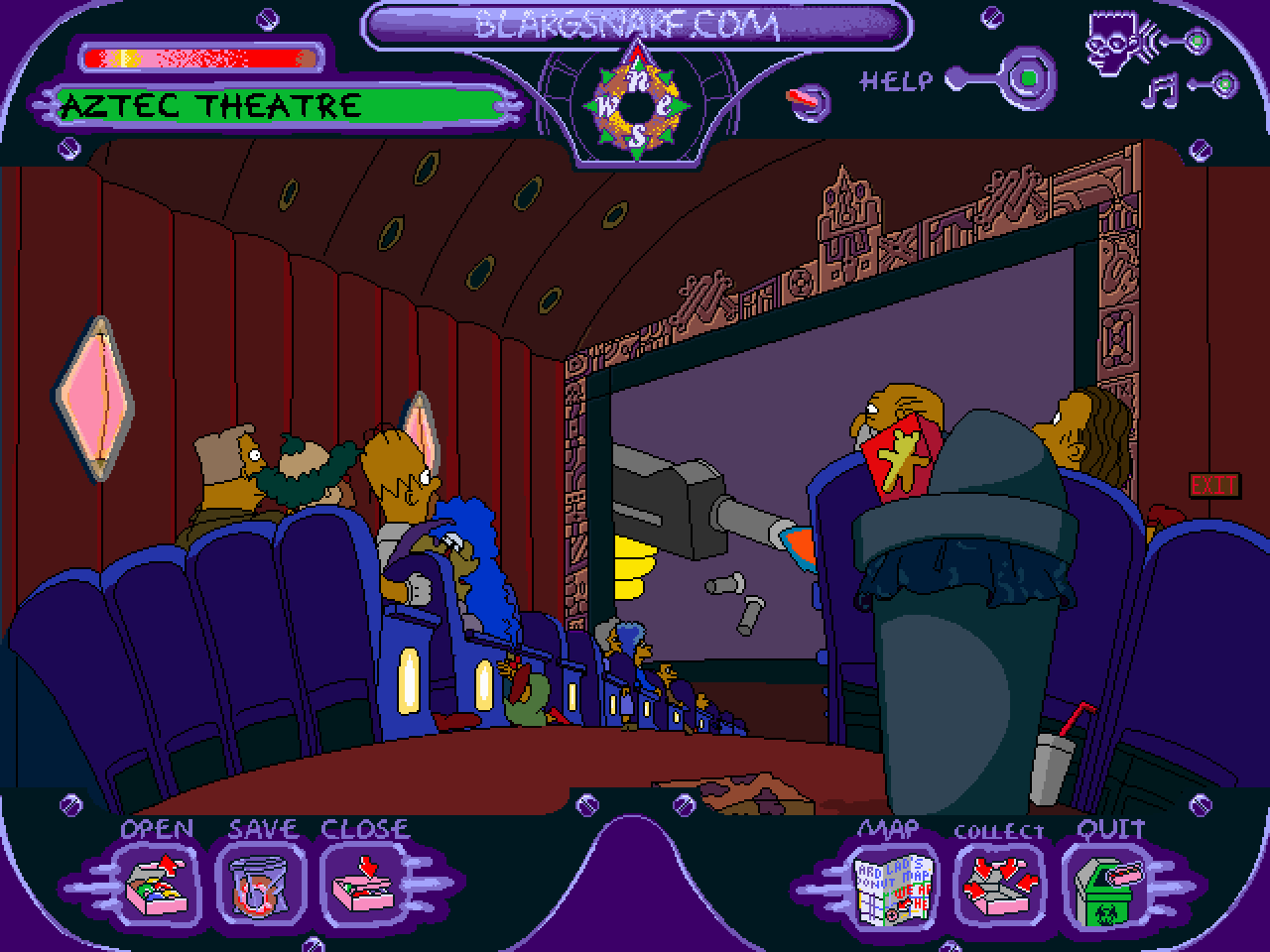Flip the red lever switch
The width and height of the screenshot is (1270, 952).
tap(809, 99)
